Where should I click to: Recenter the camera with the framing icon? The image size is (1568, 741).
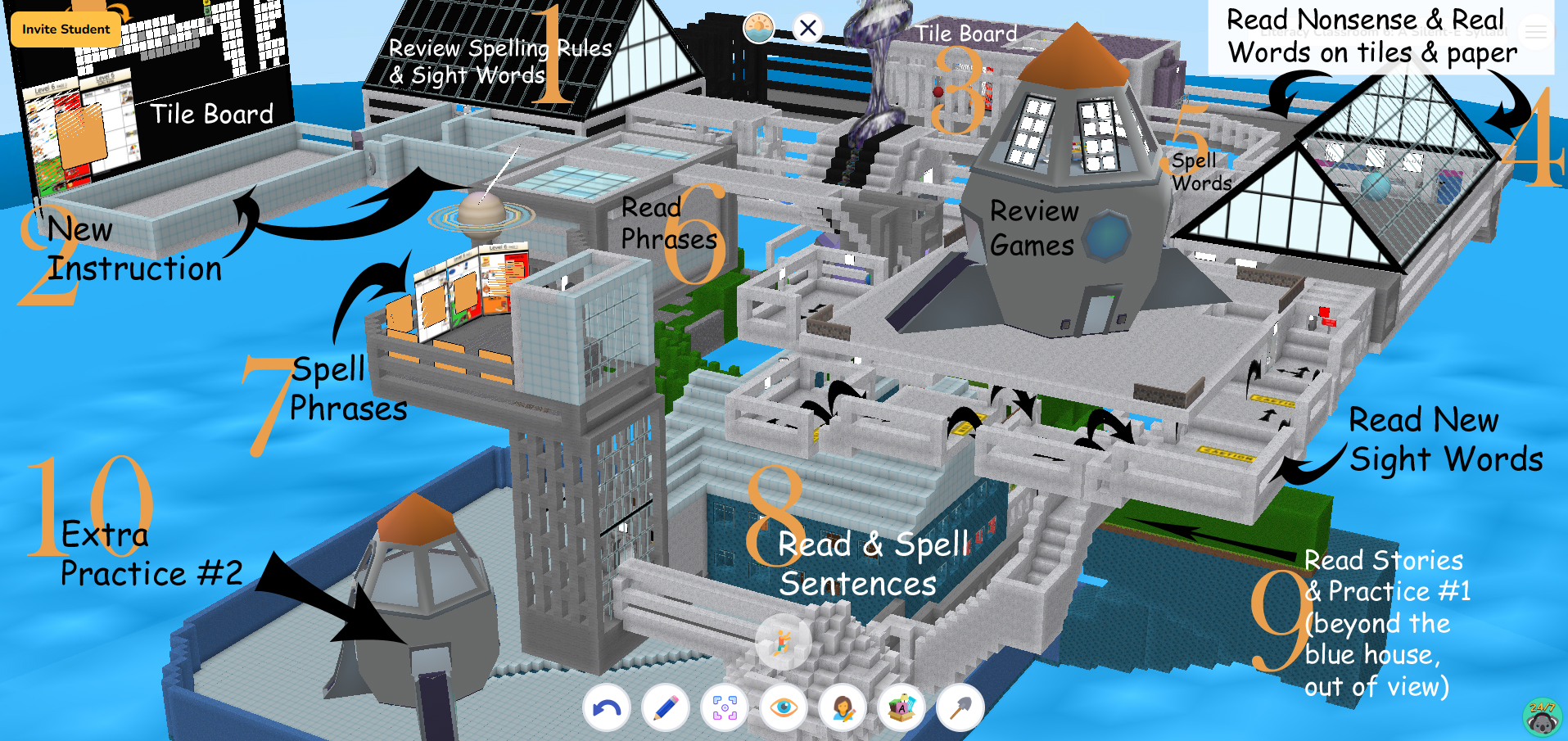[x=724, y=707]
